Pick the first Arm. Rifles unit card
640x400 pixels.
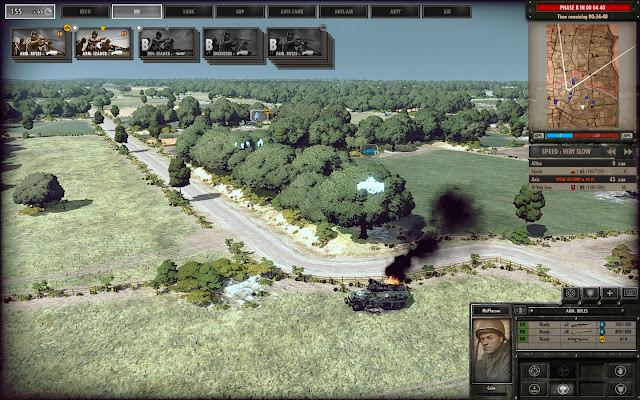click(39, 43)
